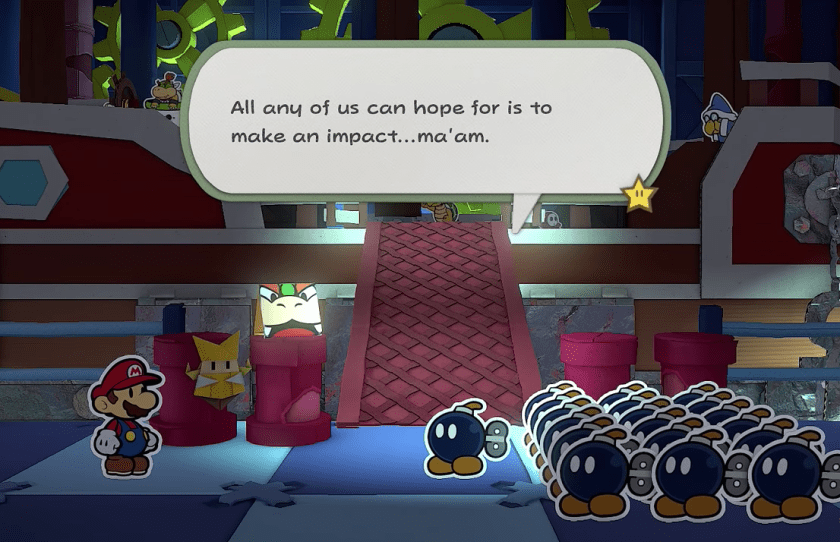This screenshot has height=542, width=840.
Task: Click the star icon to continue dialogue
Action: pos(637,191)
